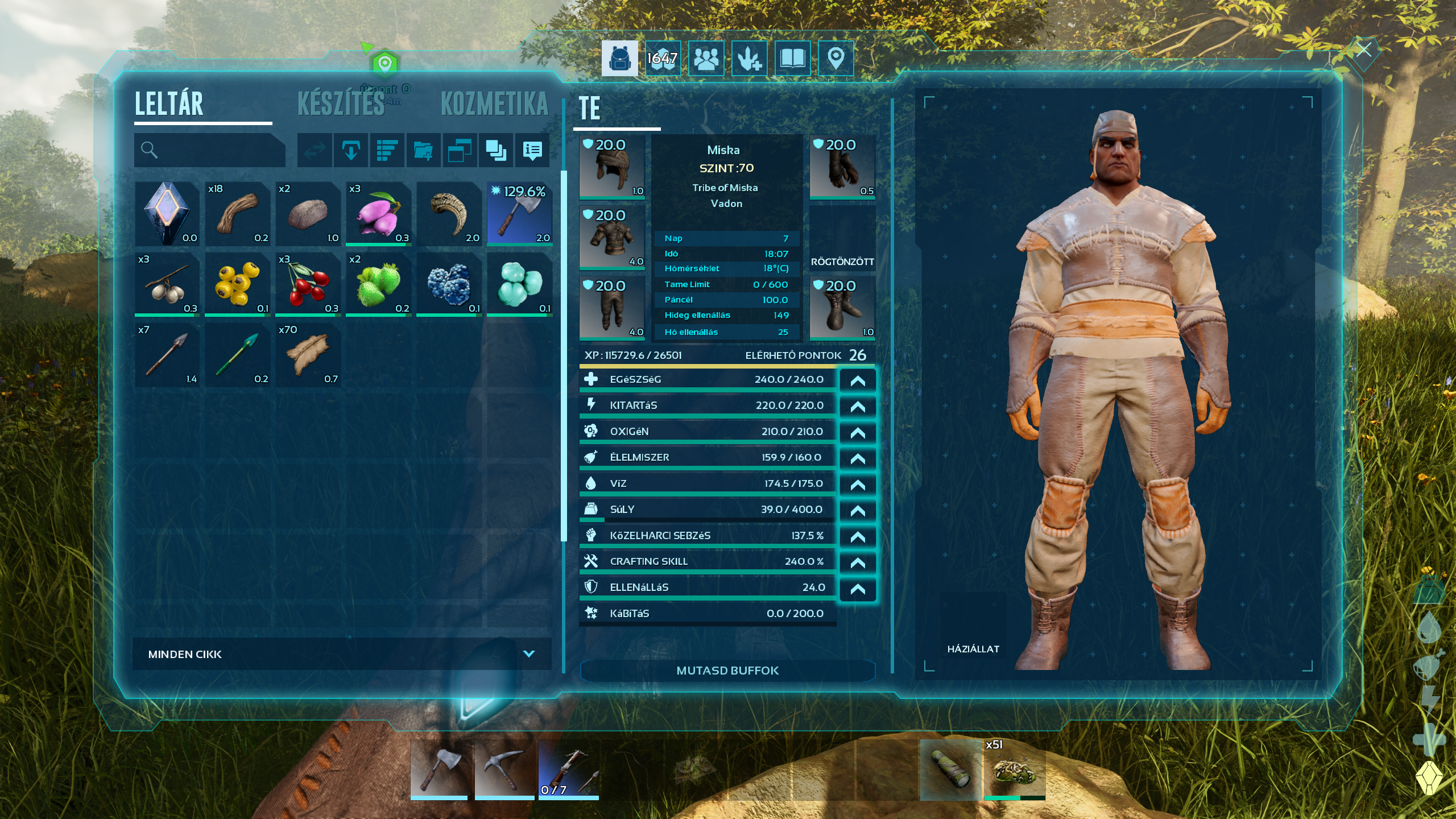This screenshot has height=819, width=1456.
Task: Click the inventory search field
Action: click(x=209, y=150)
